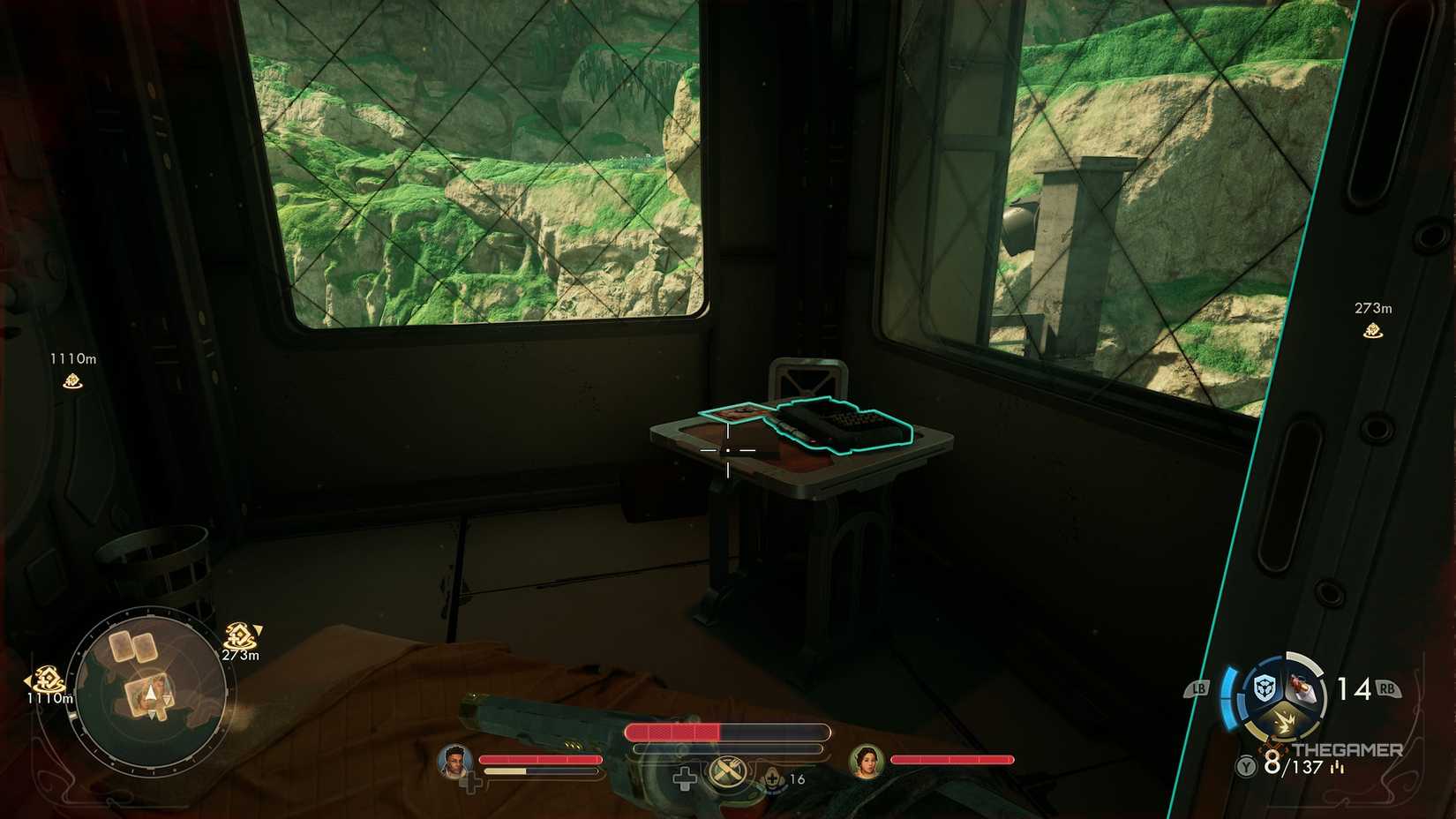
Task: Select the quest marker icon above the minimap
Action: pos(240,633)
